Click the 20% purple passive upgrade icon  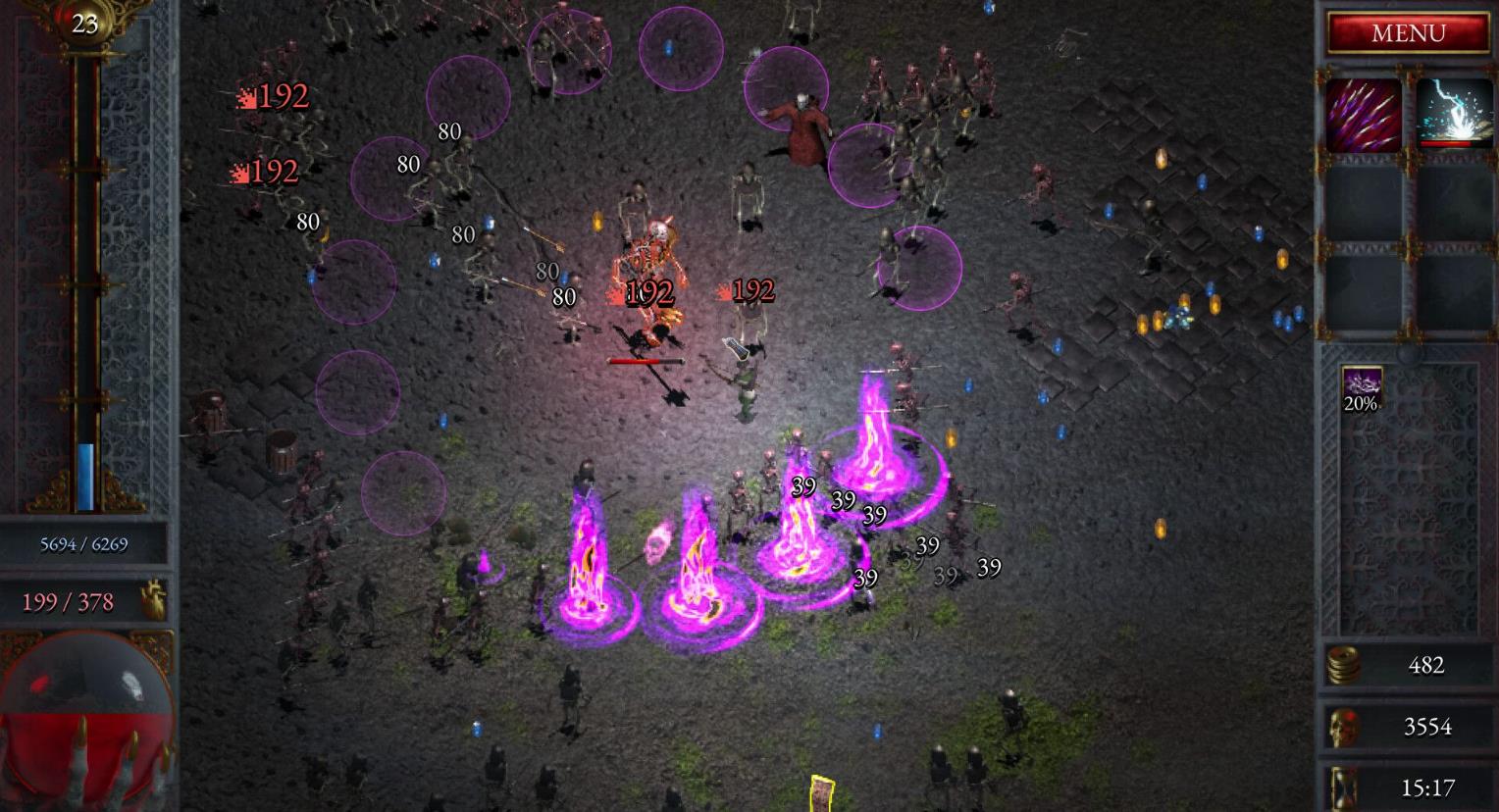tap(1362, 388)
